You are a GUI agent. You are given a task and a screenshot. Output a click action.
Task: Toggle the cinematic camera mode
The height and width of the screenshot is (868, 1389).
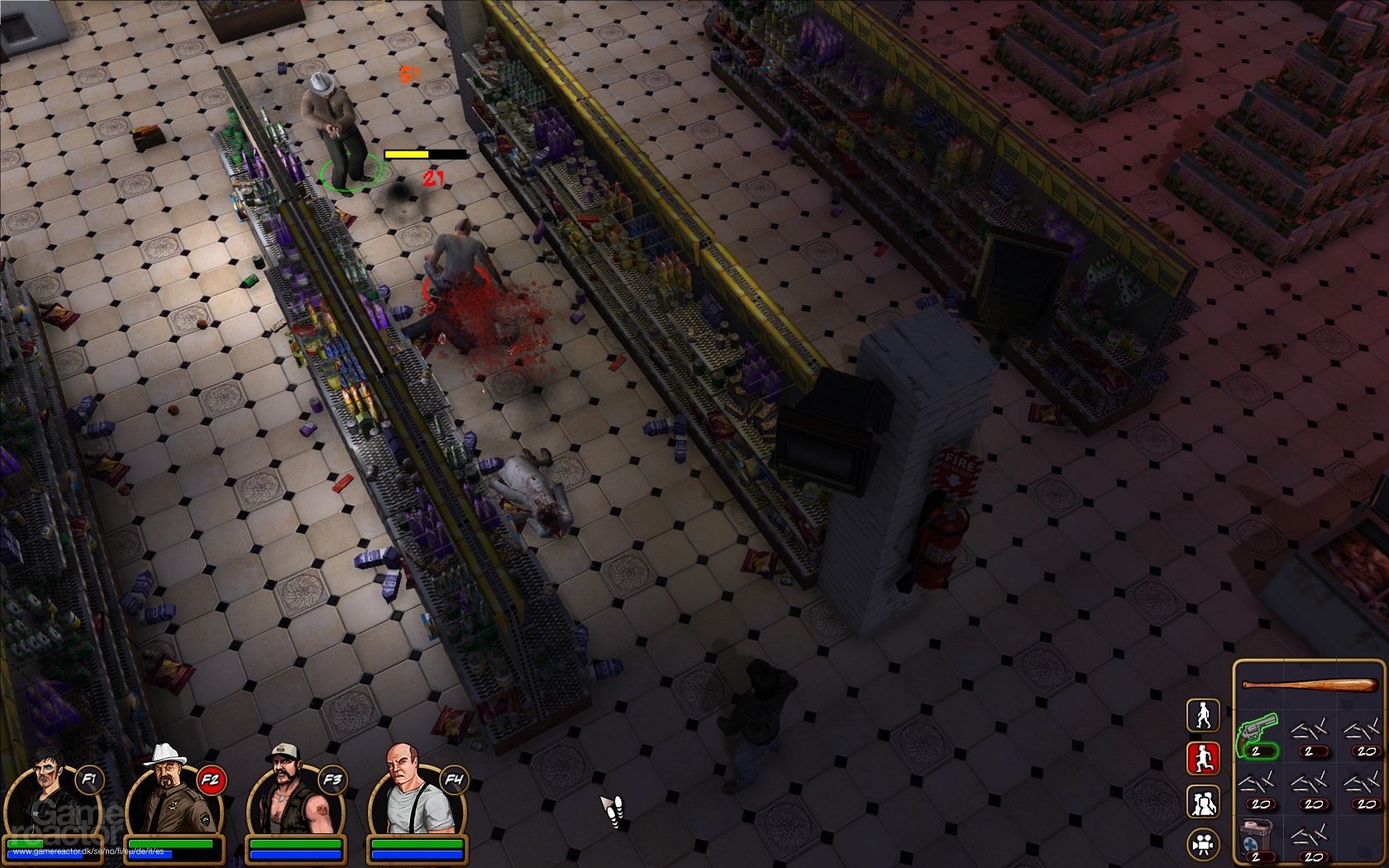click(1204, 843)
